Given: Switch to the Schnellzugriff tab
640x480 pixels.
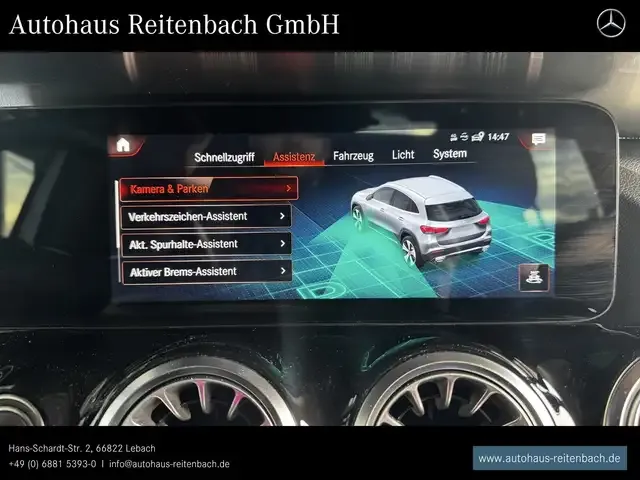Looking at the screenshot, I should [224, 156].
